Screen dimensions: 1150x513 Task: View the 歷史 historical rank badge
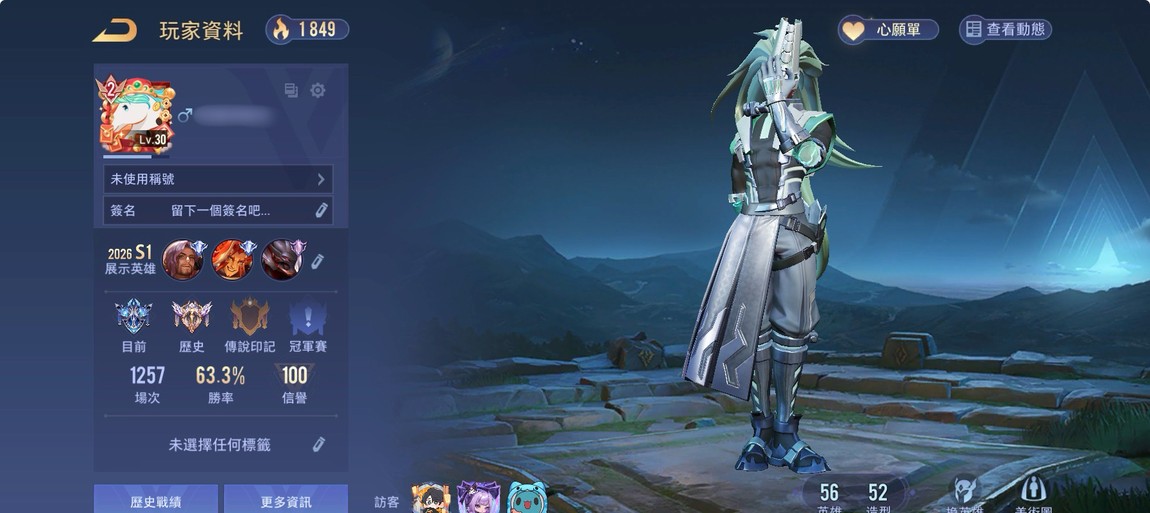(191, 319)
